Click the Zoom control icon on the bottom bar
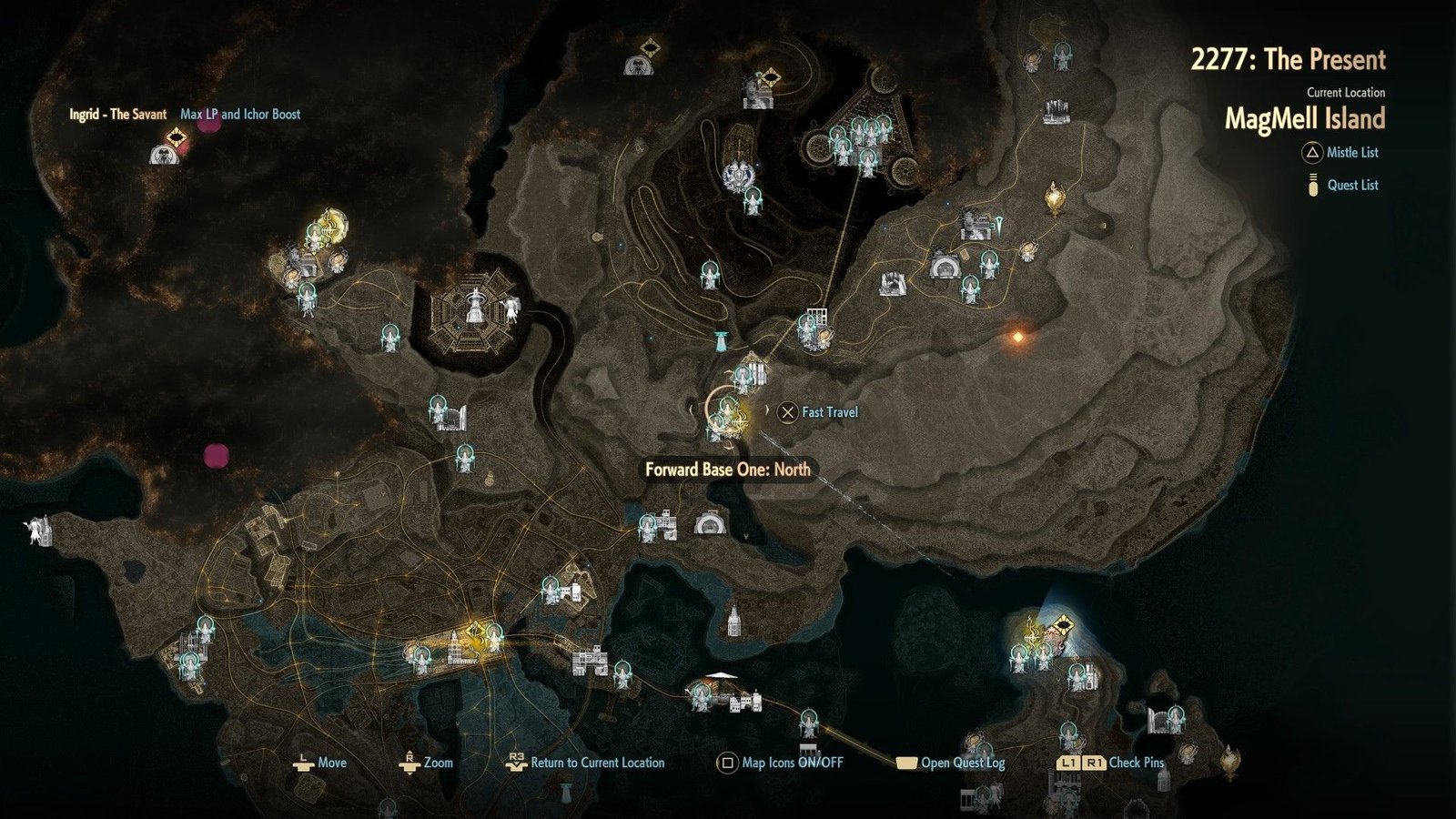 [409, 763]
